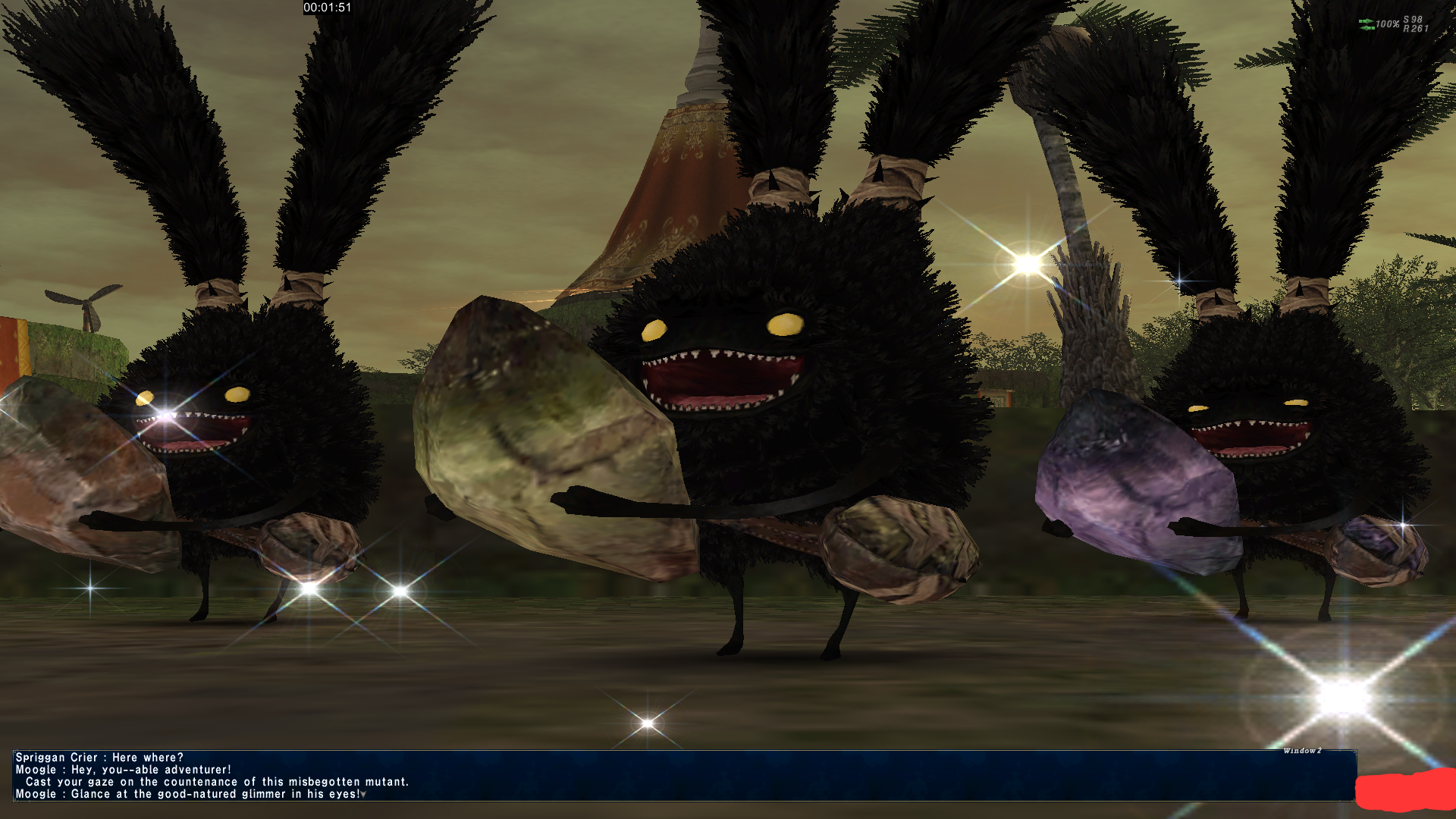Click the chat log dialogue window

(x=682, y=775)
